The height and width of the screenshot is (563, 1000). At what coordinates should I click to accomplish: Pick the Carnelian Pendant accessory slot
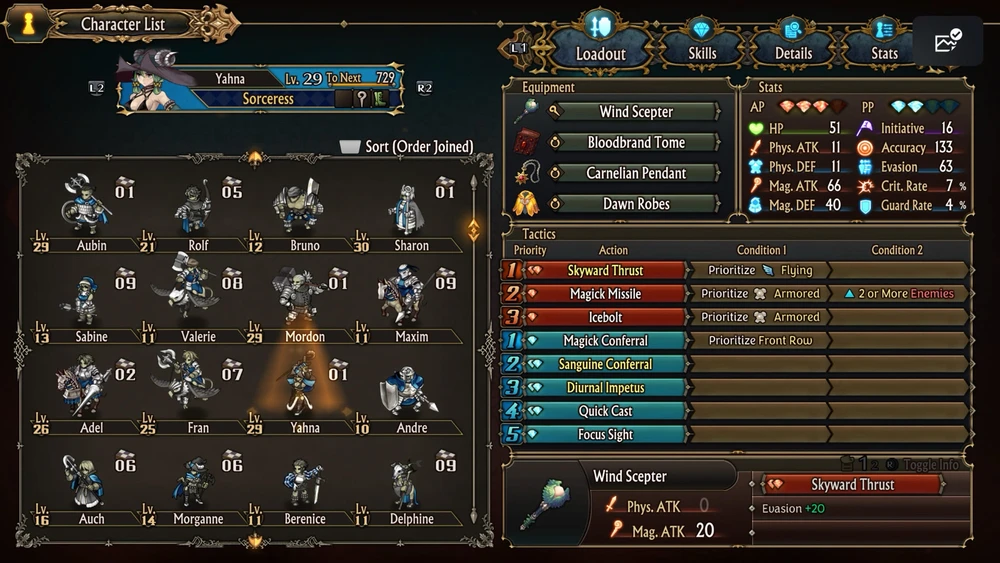tap(635, 173)
